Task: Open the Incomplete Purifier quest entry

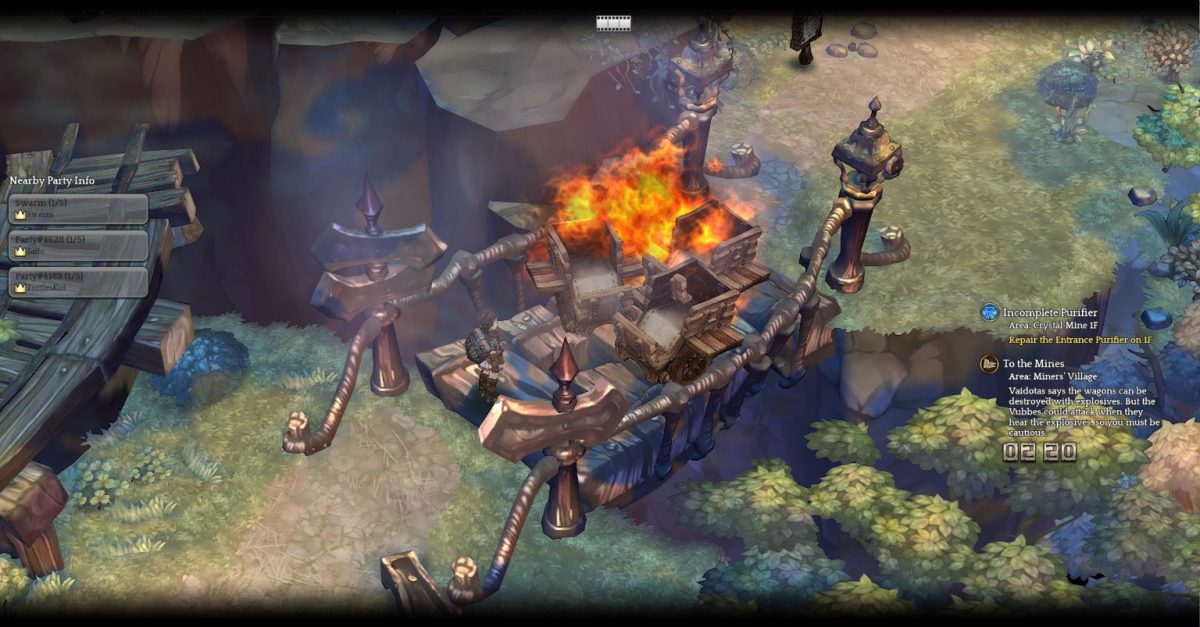Action: pos(1050,313)
